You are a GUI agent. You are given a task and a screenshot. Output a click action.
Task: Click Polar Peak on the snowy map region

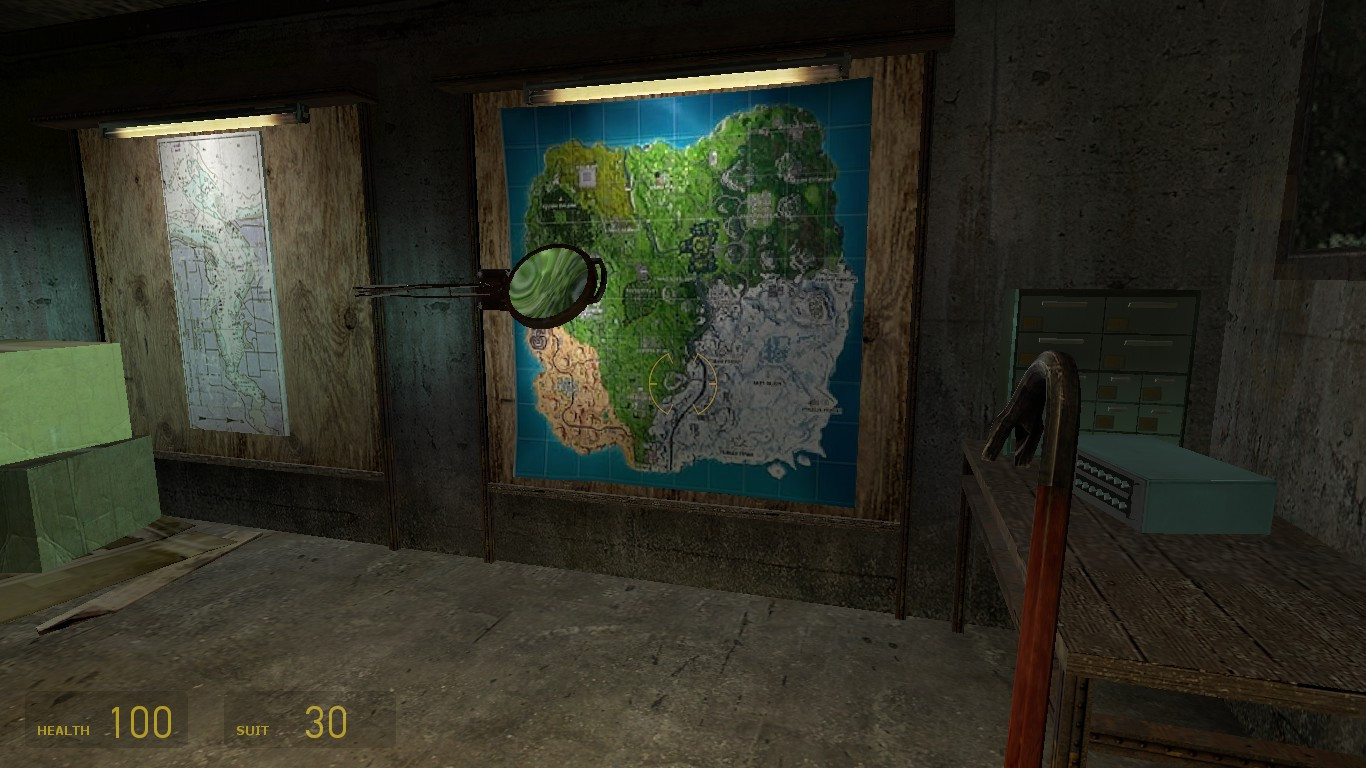coord(725,362)
